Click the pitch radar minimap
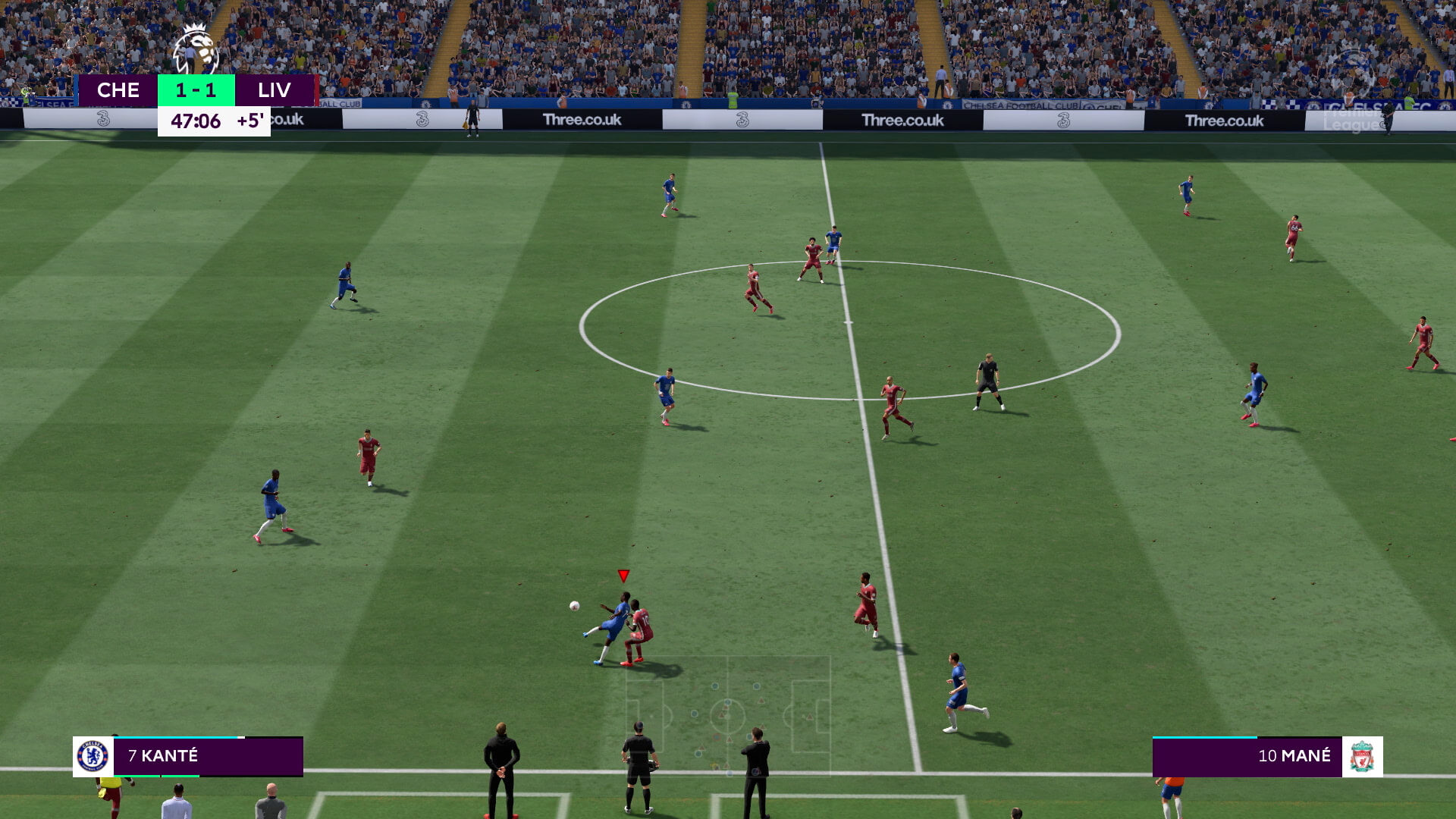Viewport: 1456px width, 819px height. pos(728,714)
